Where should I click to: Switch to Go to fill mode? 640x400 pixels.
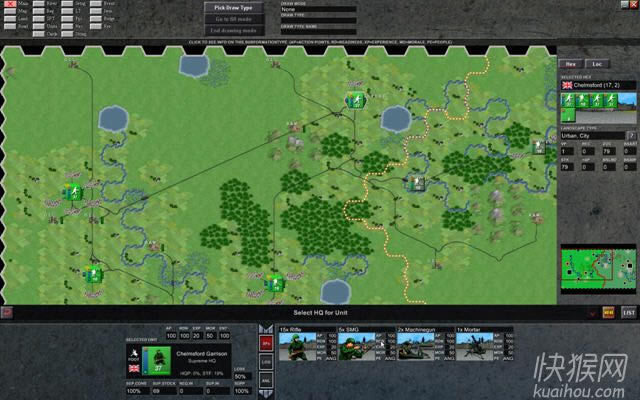pyautogui.click(x=234, y=19)
